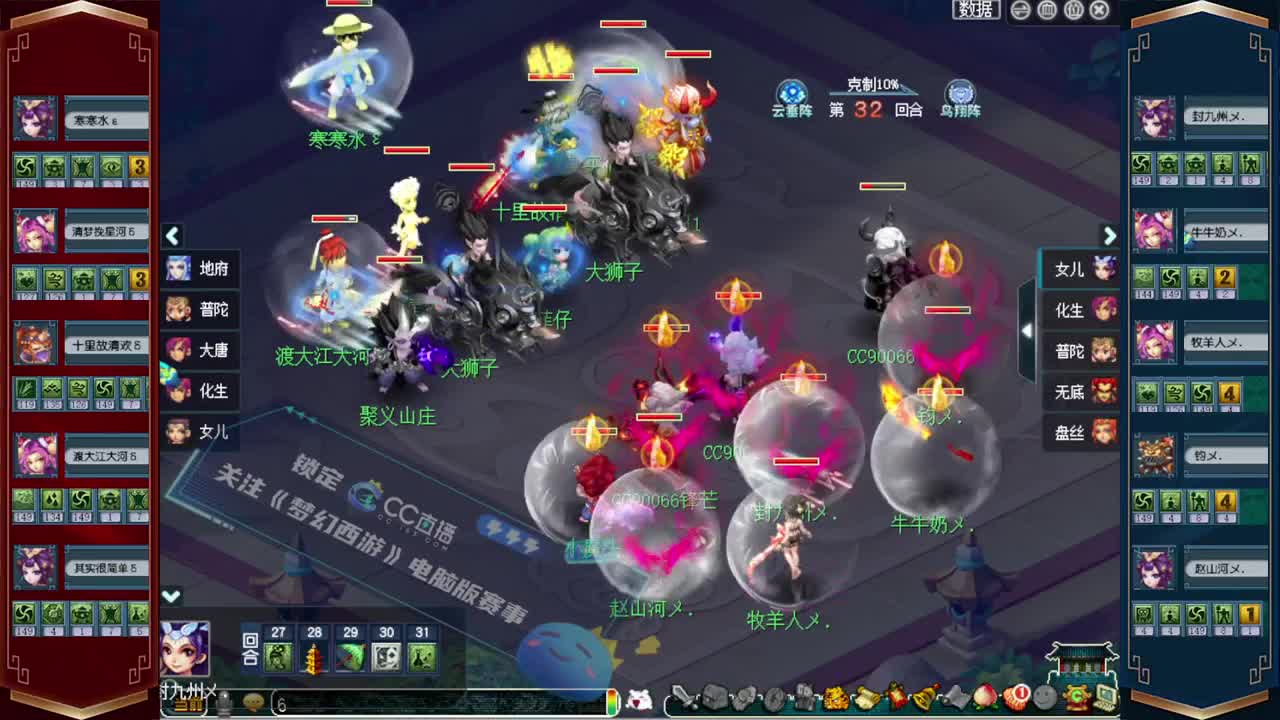Toggle the crown circle button in the top-right cluster
The width and height of the screenshot is (1280, 720).
1072,9
